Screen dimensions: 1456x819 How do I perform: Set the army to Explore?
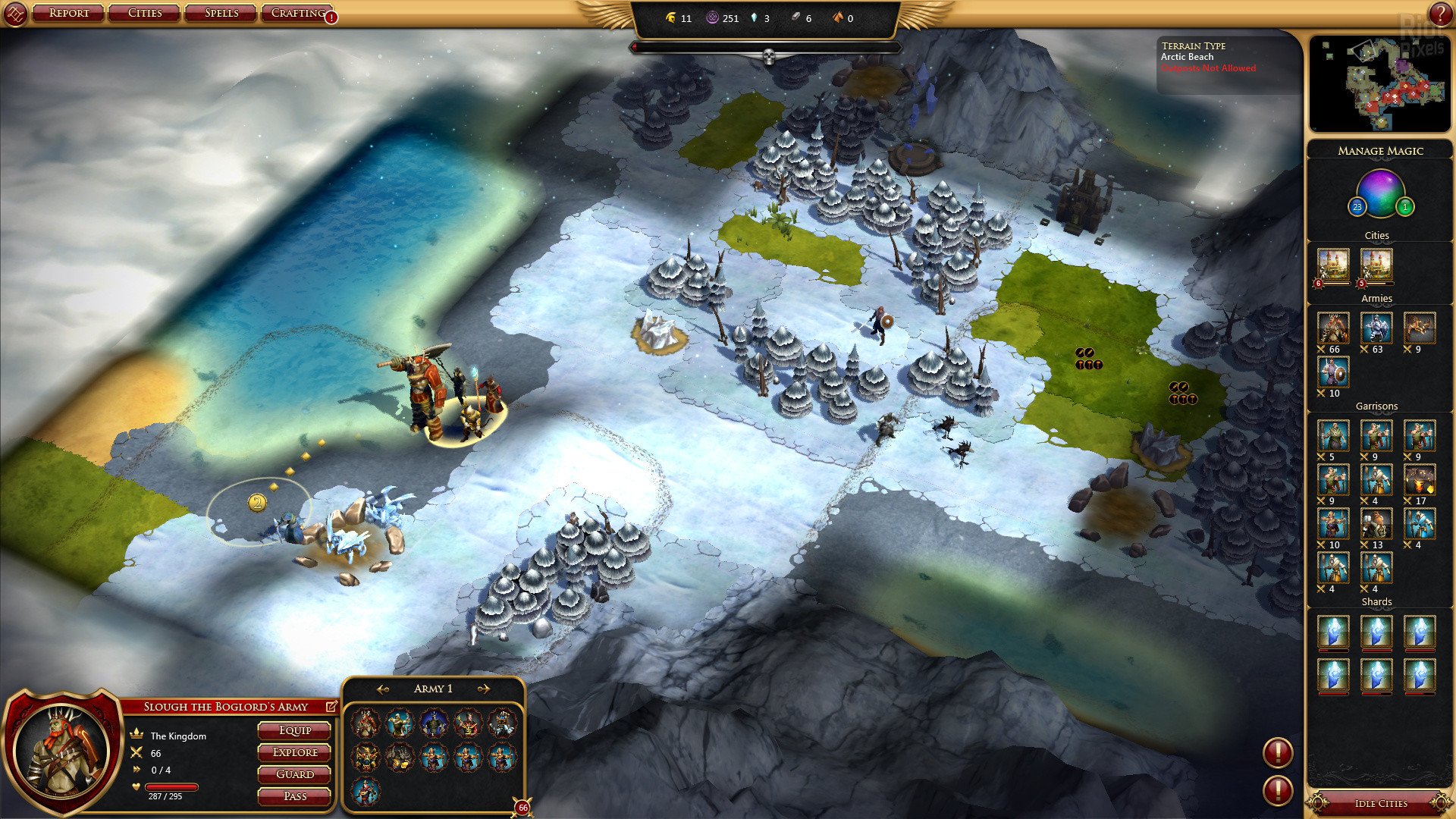294,752
